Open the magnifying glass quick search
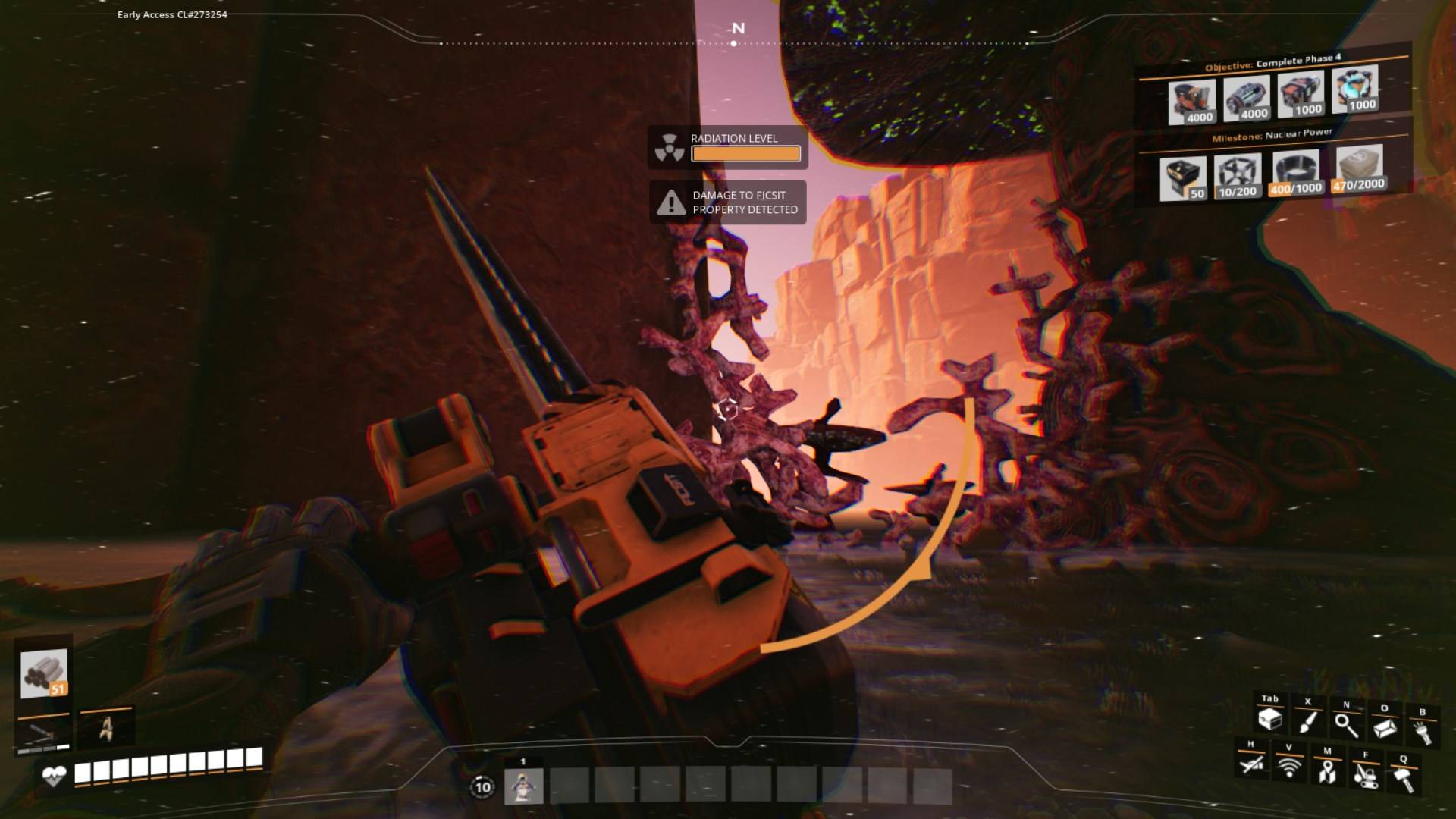This screenshot has height=819, width=1456. click(x=1346, y=726)
